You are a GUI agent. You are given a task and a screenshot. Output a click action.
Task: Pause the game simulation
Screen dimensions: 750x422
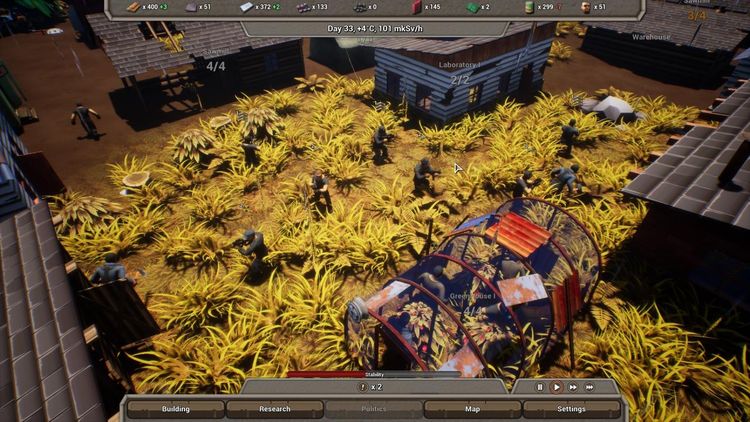tap(540, 387)
